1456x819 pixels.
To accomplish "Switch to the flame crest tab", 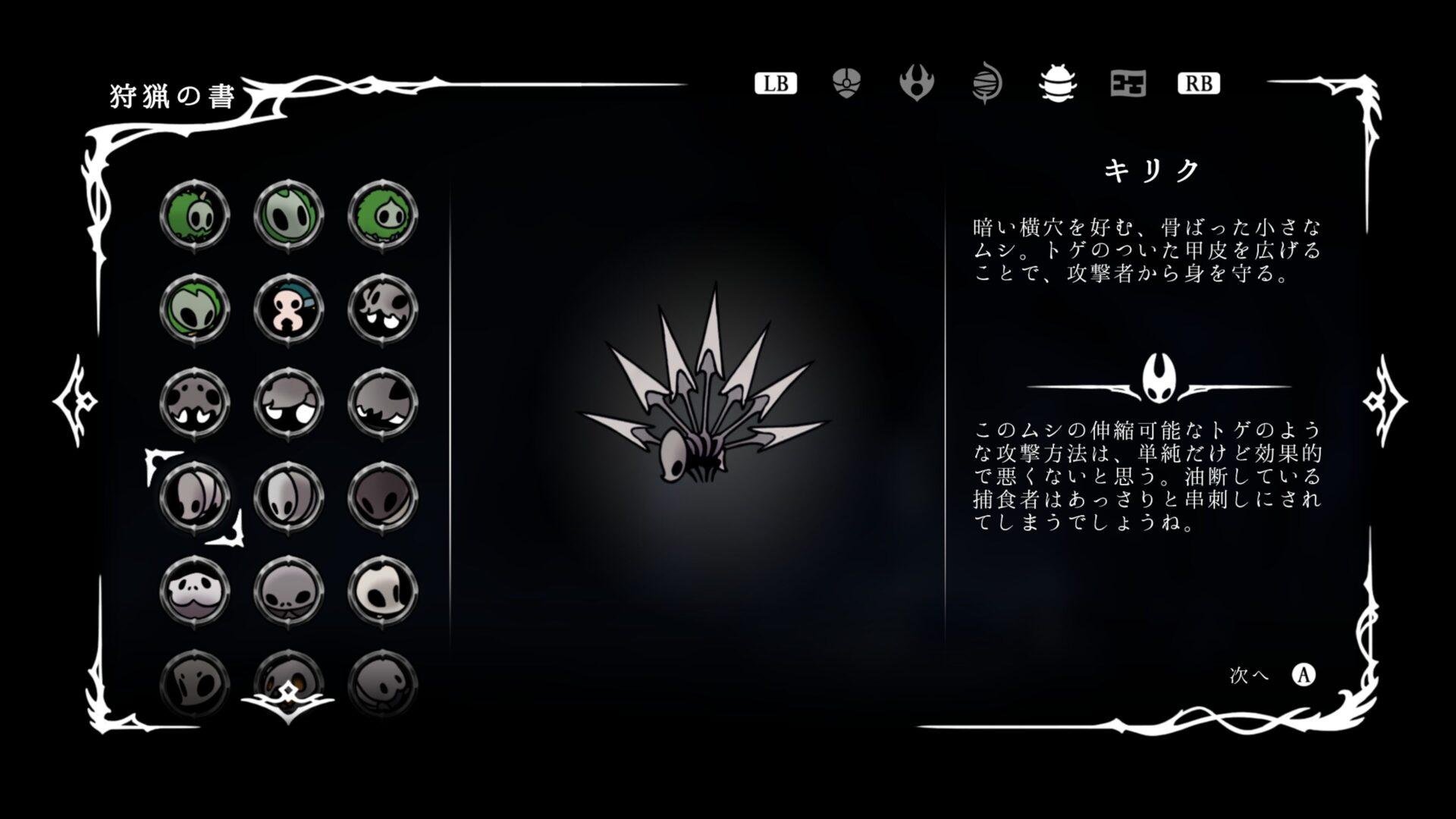I will coord(916,83).
